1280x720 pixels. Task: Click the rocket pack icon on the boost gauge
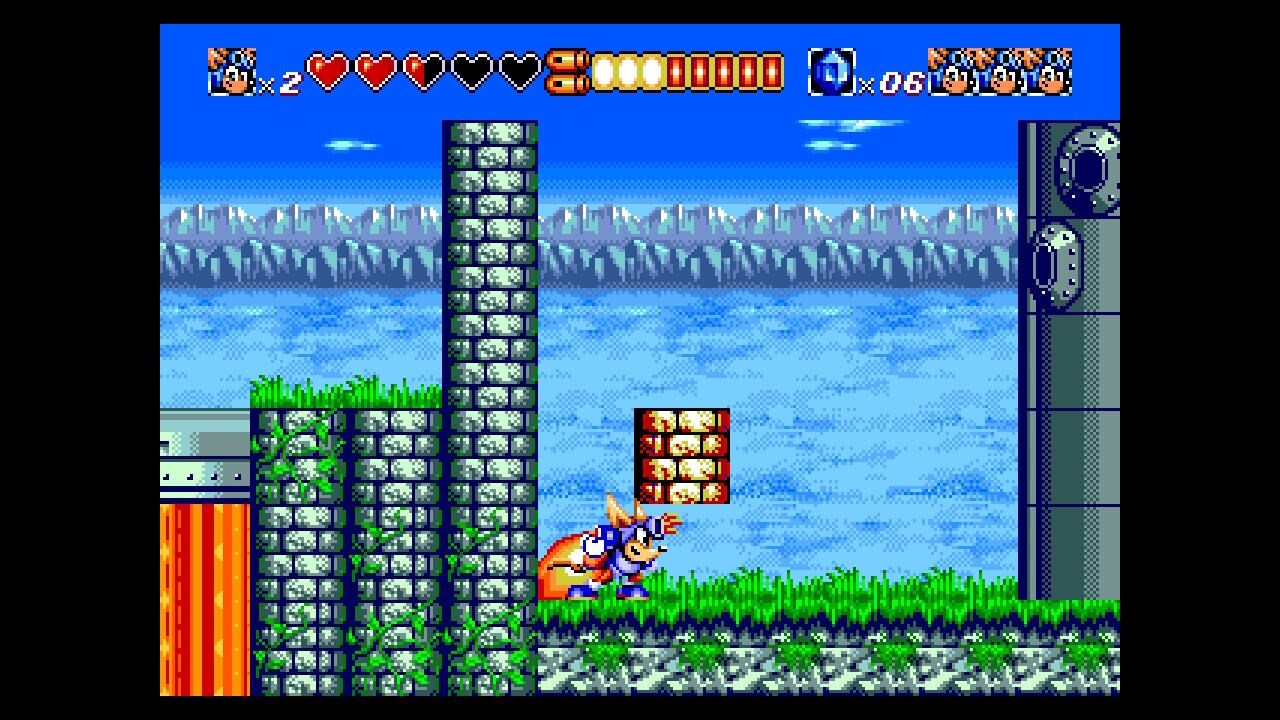coord(567,72)
